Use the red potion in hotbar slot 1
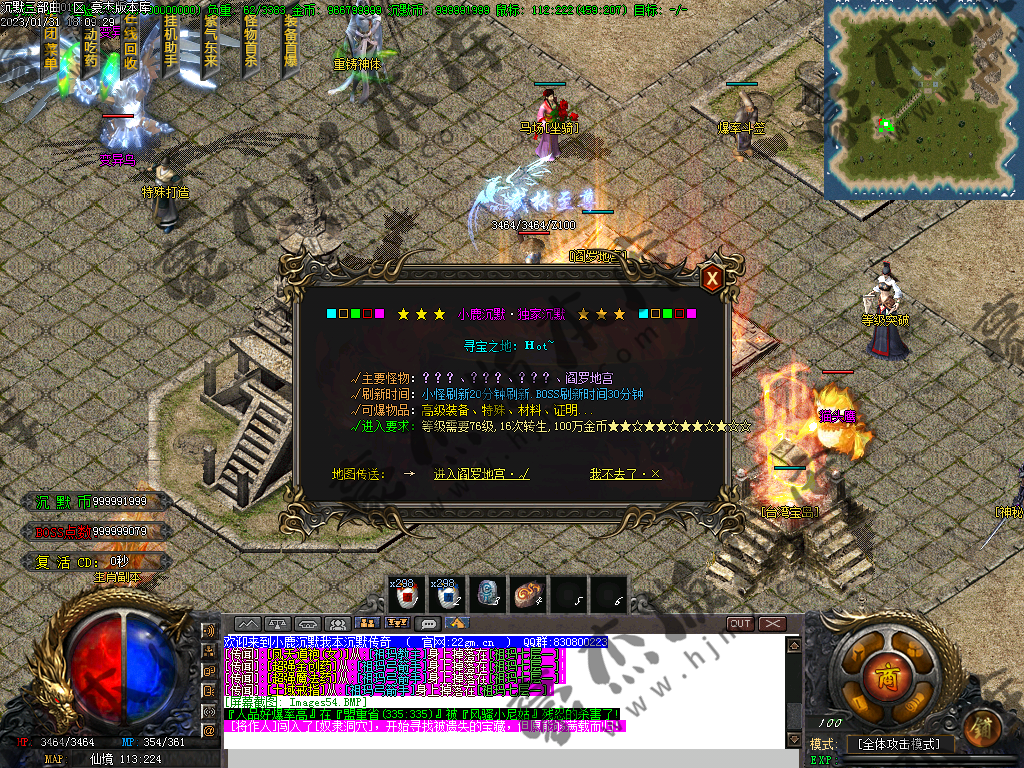The image size is (1024, 768). (x=407, y=595)
